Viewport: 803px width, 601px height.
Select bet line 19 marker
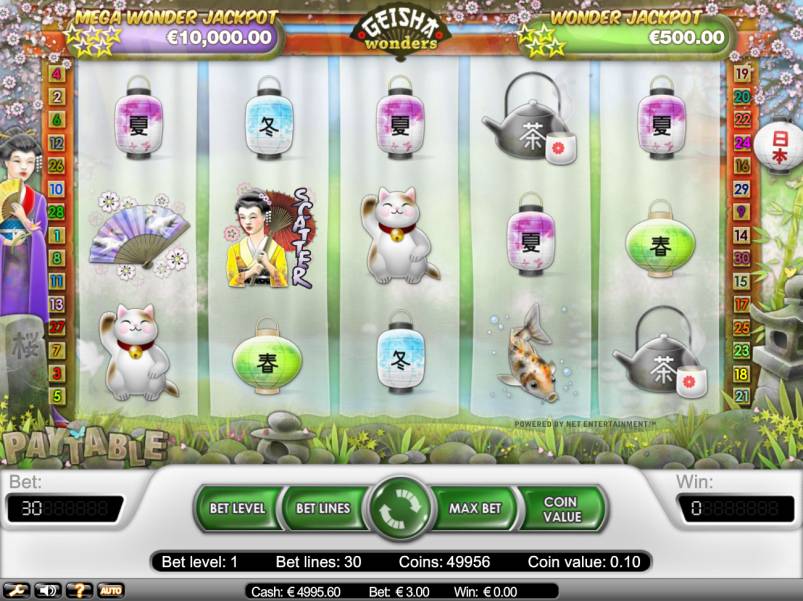tap(742, 74)
